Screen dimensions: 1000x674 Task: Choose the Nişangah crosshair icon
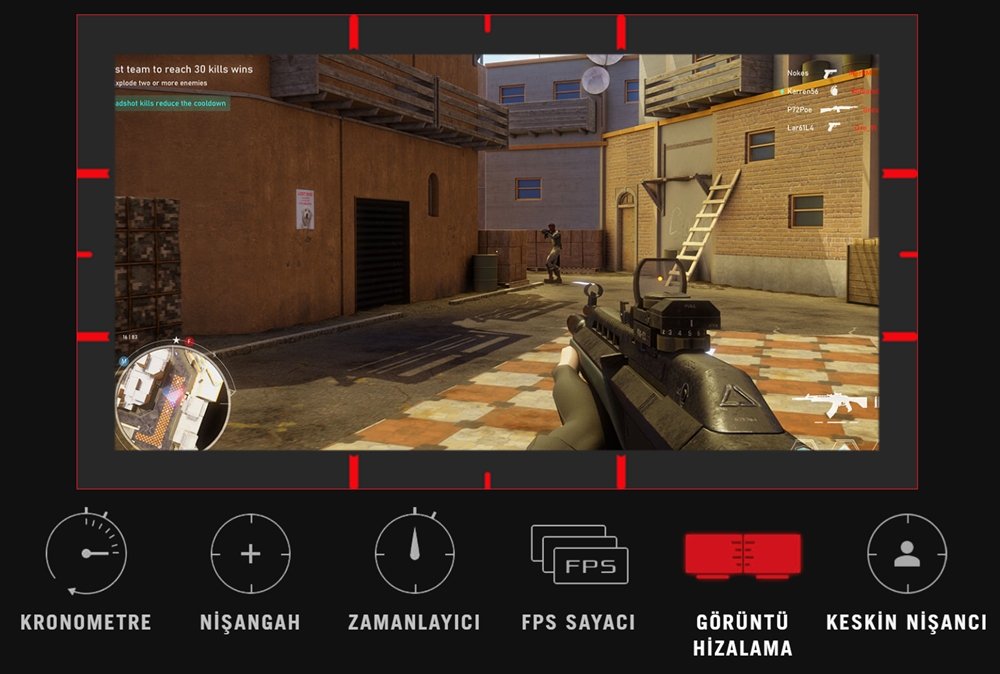click(250, 553)
